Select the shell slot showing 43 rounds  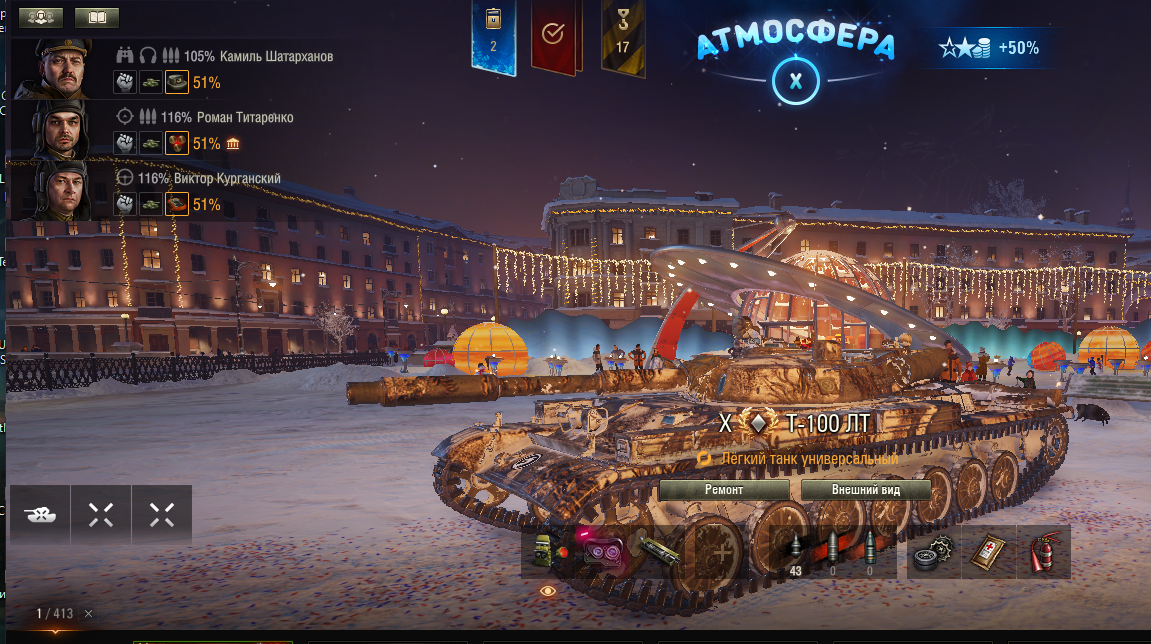(x=796, y=552)
